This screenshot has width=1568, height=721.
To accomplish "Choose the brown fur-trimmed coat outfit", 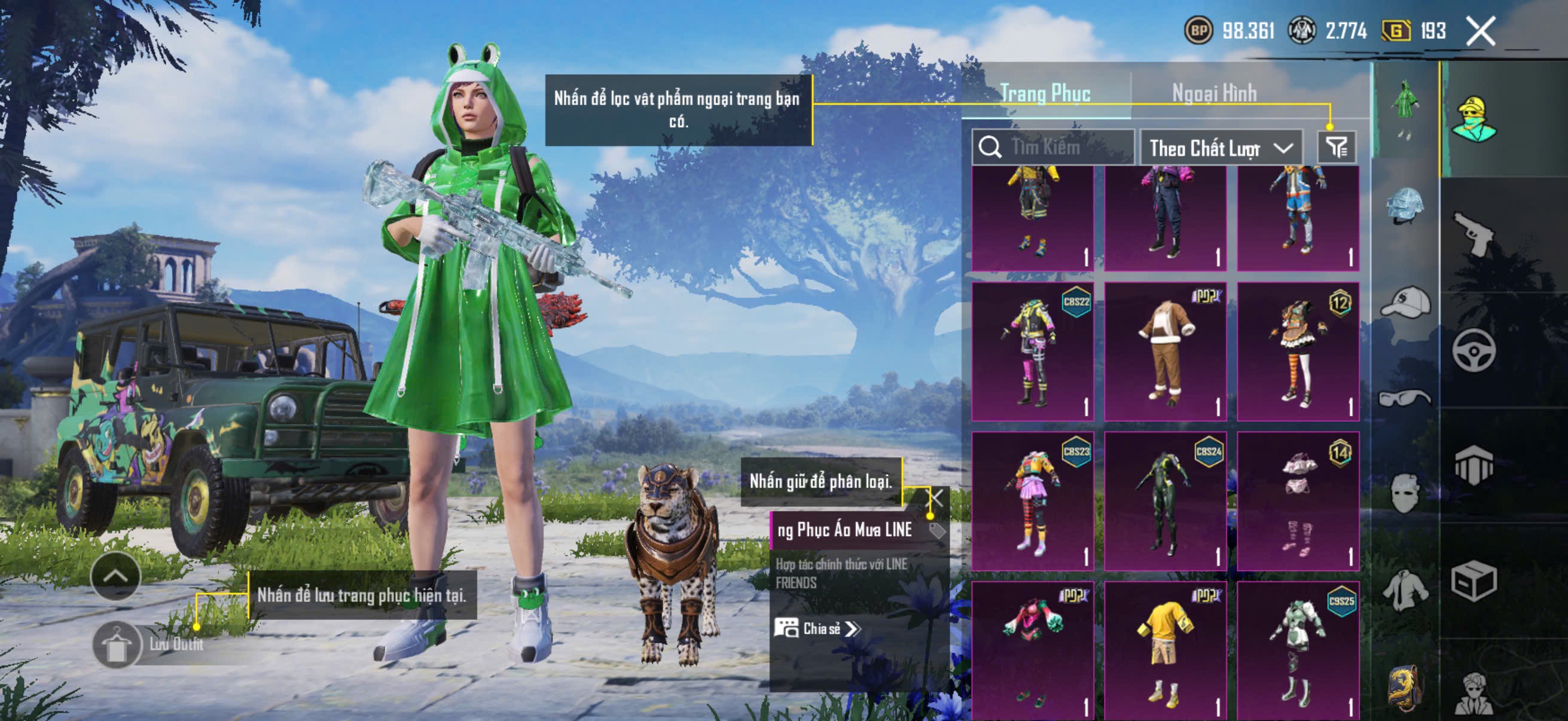I will coord(1165,352).
